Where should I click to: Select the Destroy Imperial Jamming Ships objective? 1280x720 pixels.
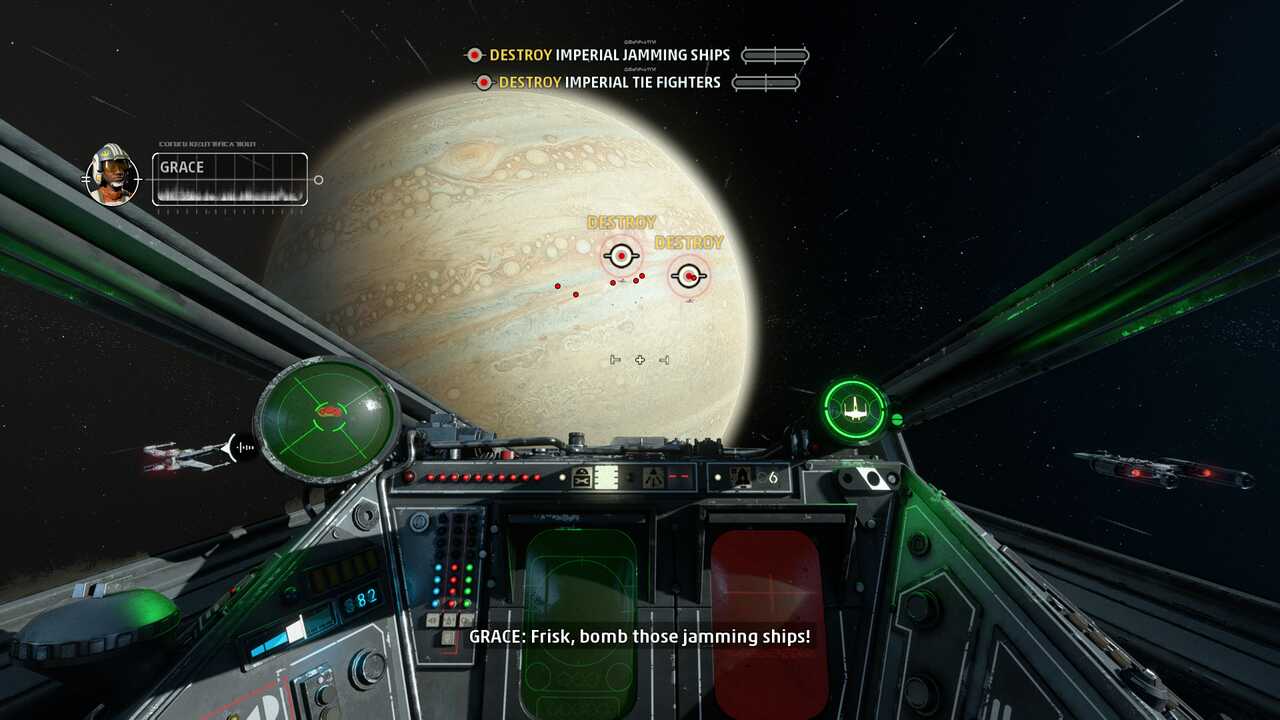click(x=610, y=55)
